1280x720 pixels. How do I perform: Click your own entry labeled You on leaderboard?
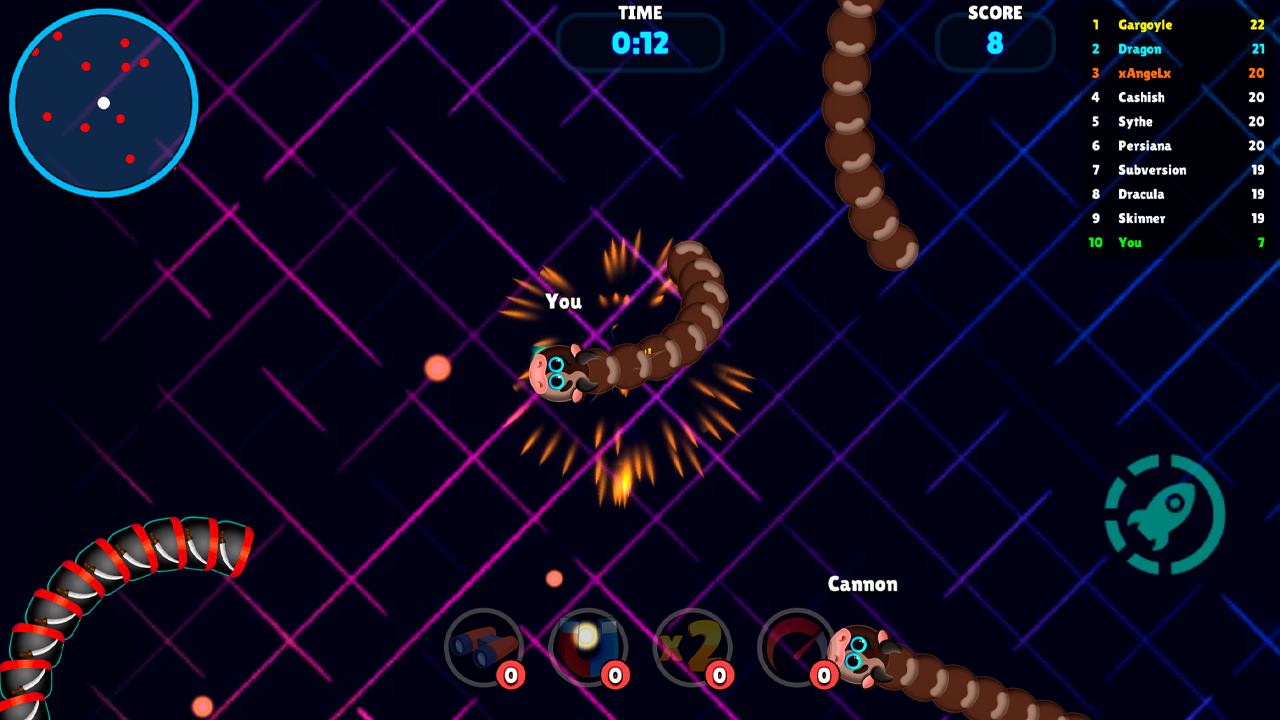pyautogui.click(x=1130, y=242)
